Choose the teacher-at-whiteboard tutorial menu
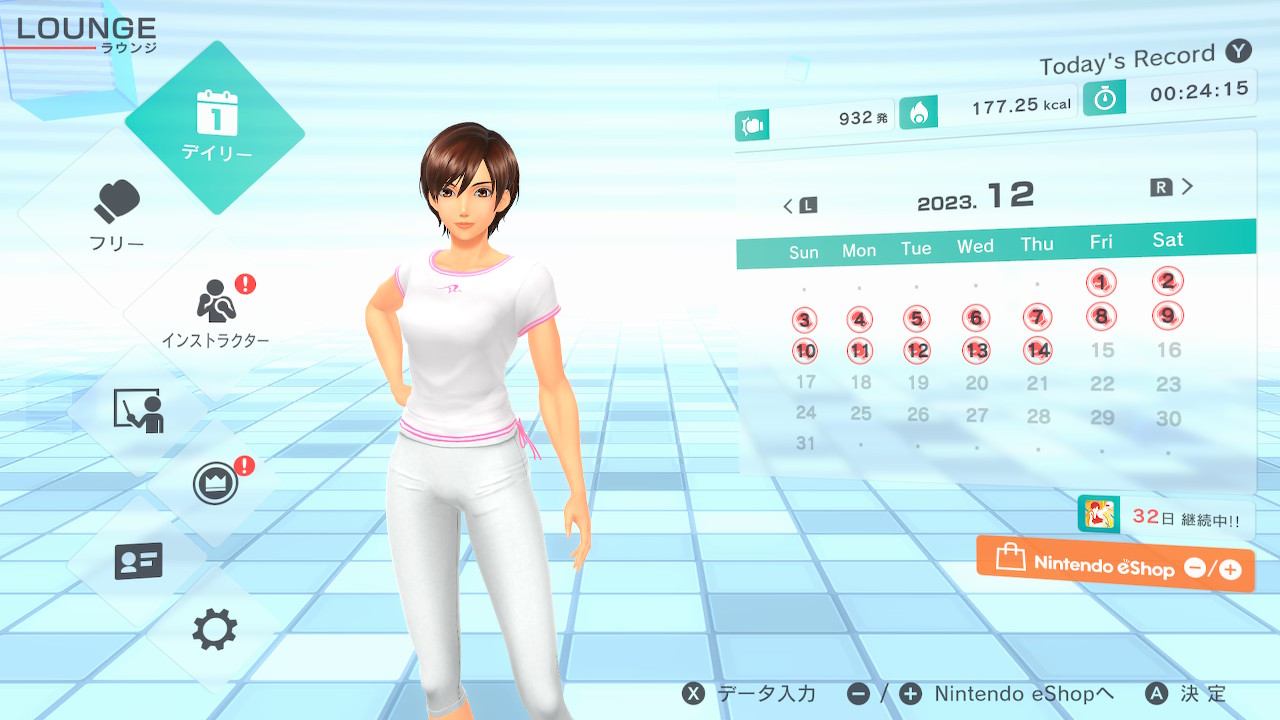Screen dimensions: 1280x720 (138, 410)
